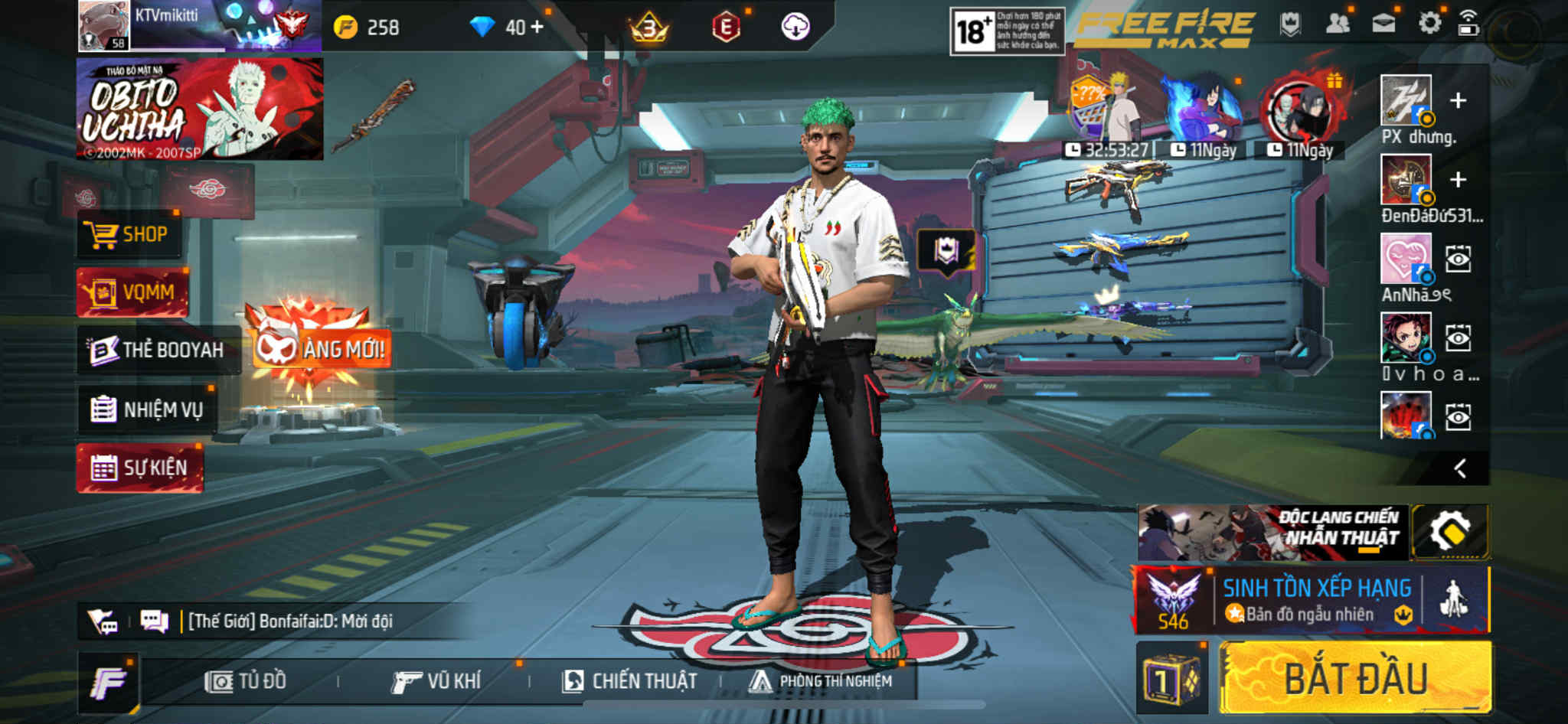Open the settings gear icon
Viewport: 1568px width, 724px height.
pos(1429,24)
